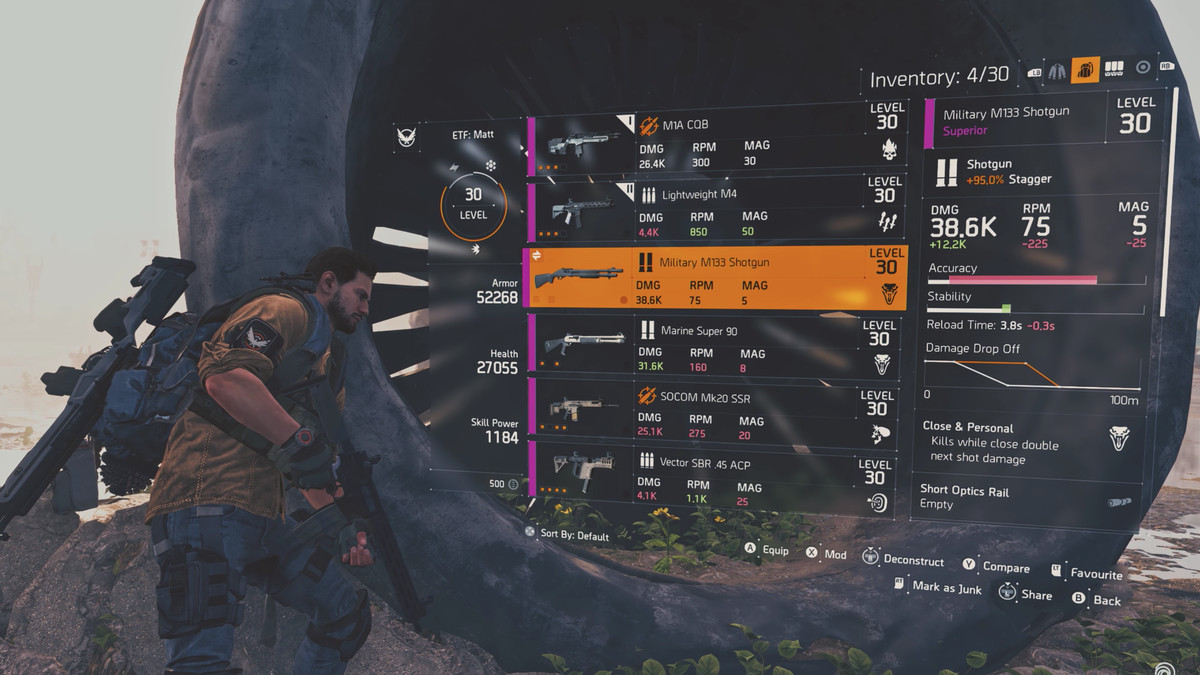Image resolution: width=1200 pixels, height=675 pixels.
Task: Select the SOCOM Mk20 SSR rifle
Action: pyautogui.click(x=715, y=408)
